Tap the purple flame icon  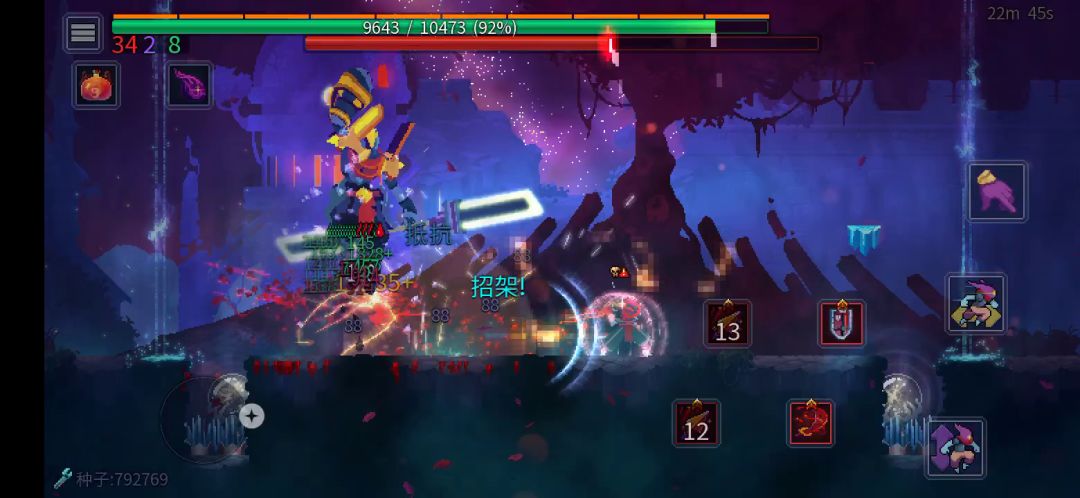188,86
